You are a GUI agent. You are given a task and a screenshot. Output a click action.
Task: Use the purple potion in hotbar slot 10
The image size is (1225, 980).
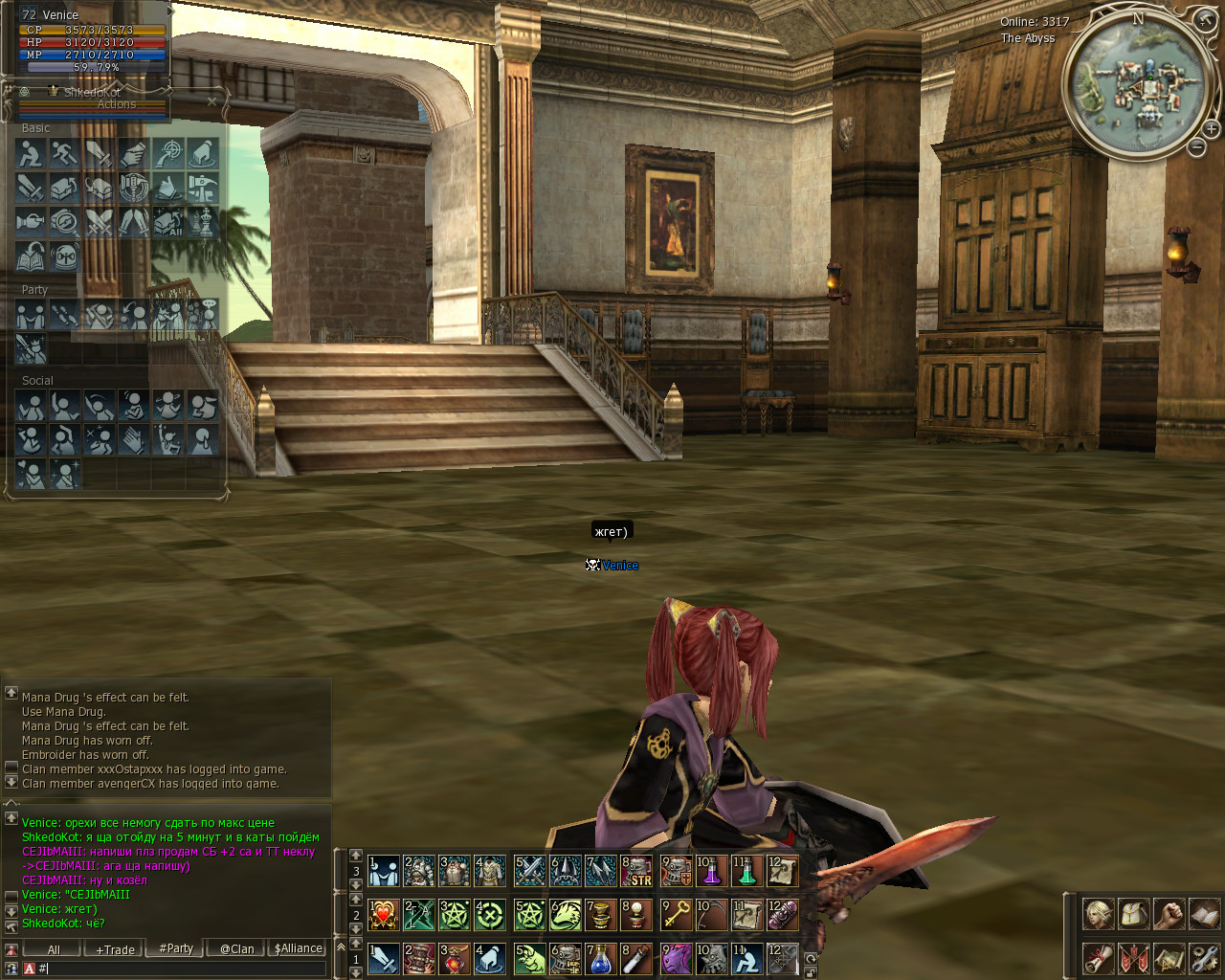711,871
